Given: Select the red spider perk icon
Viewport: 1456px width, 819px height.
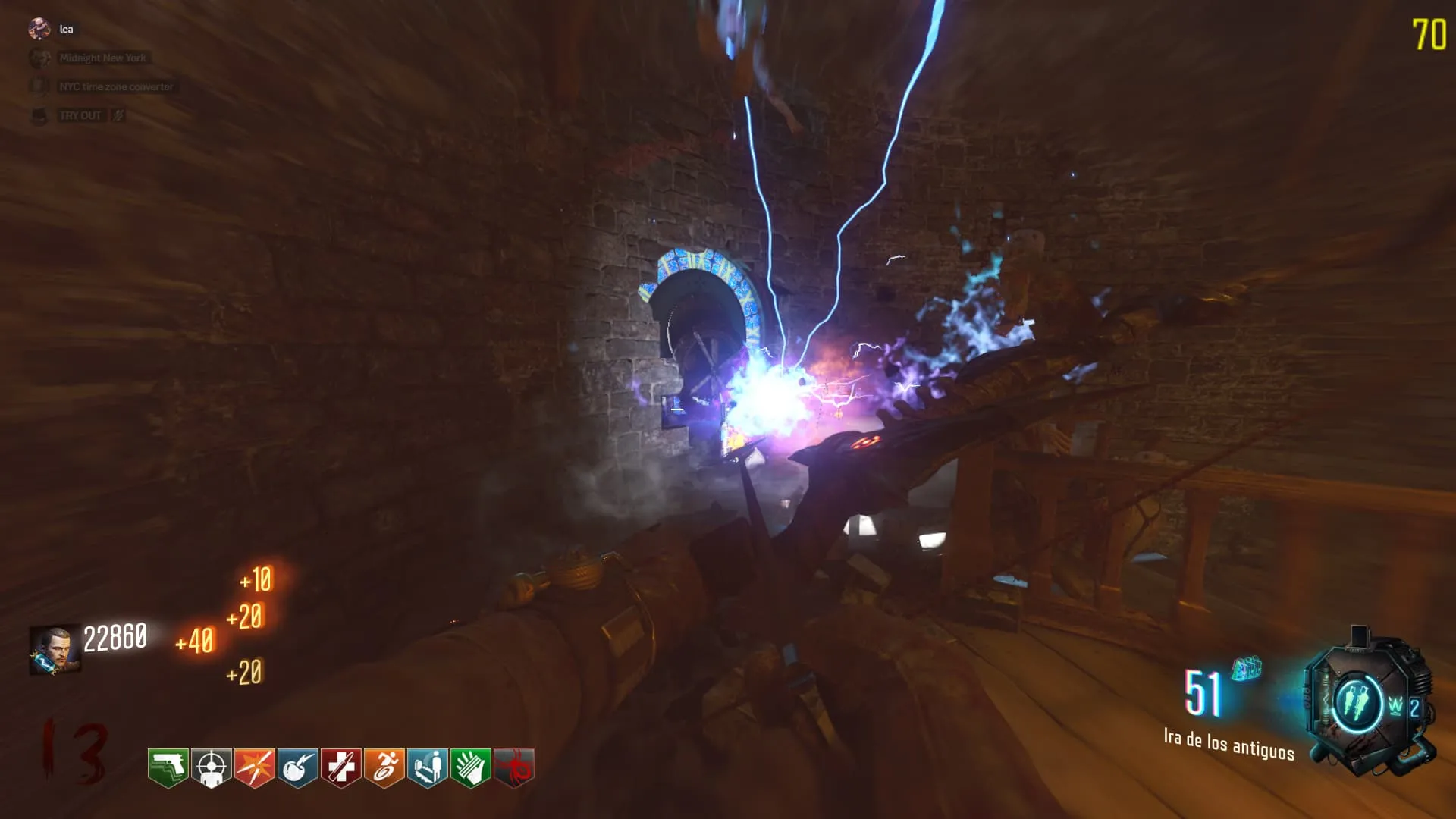Looking at the screenshot, I should 513,767.
